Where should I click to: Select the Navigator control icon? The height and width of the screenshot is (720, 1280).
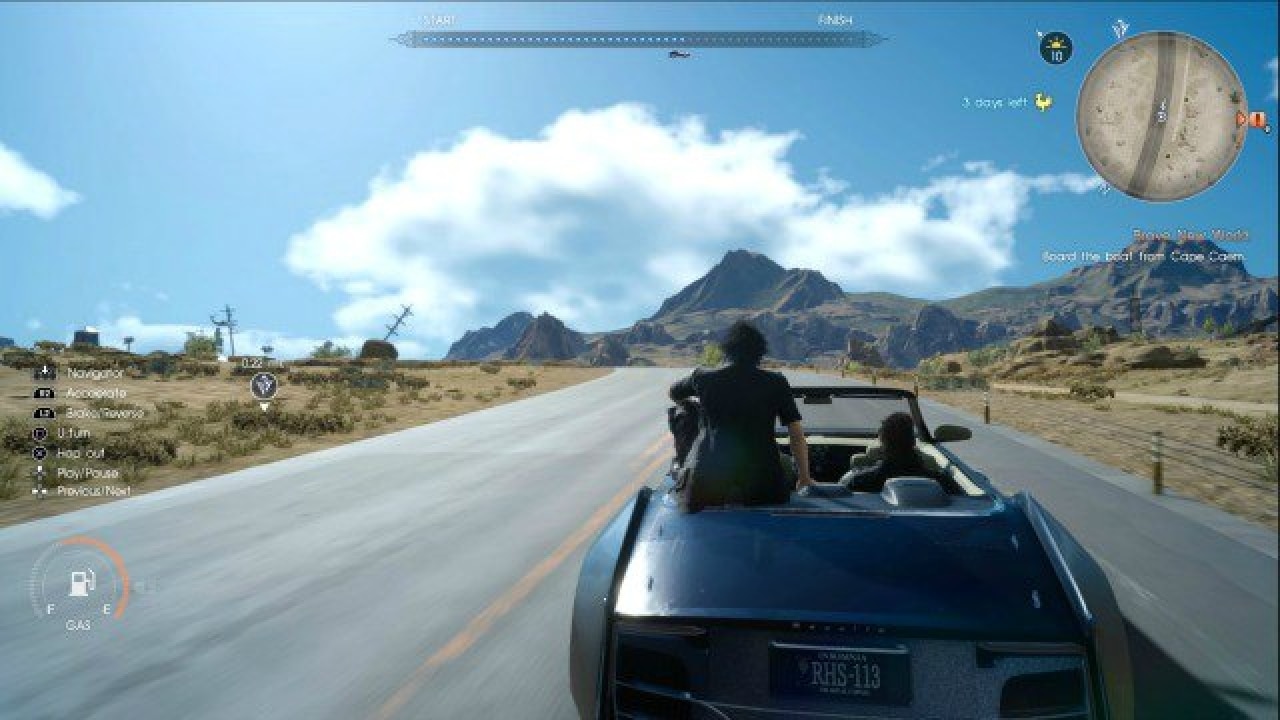point(44,372)
